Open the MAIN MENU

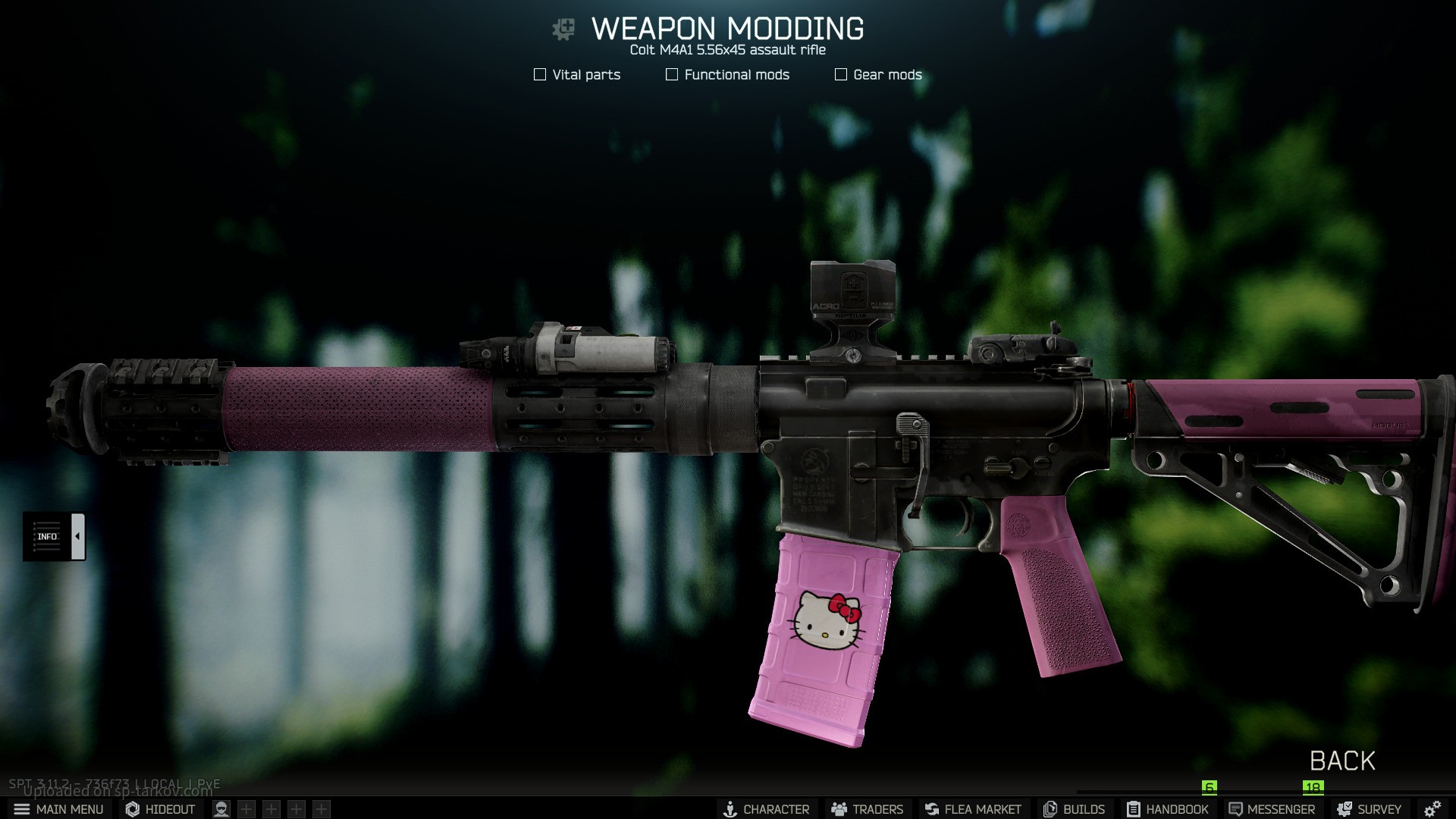coord(58,809)
